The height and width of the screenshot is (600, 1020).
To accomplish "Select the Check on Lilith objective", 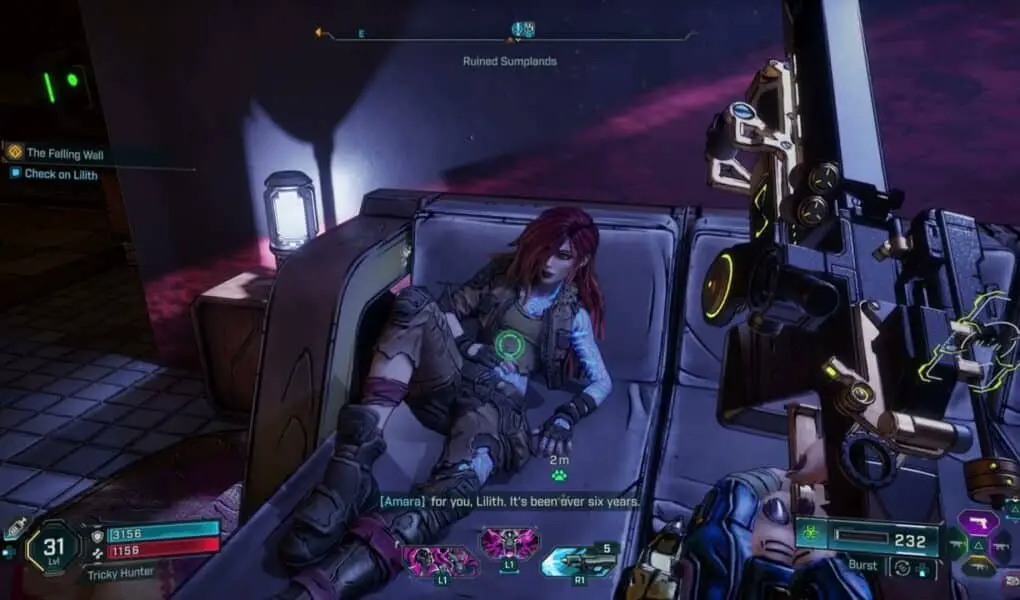I will click(61, 174).
